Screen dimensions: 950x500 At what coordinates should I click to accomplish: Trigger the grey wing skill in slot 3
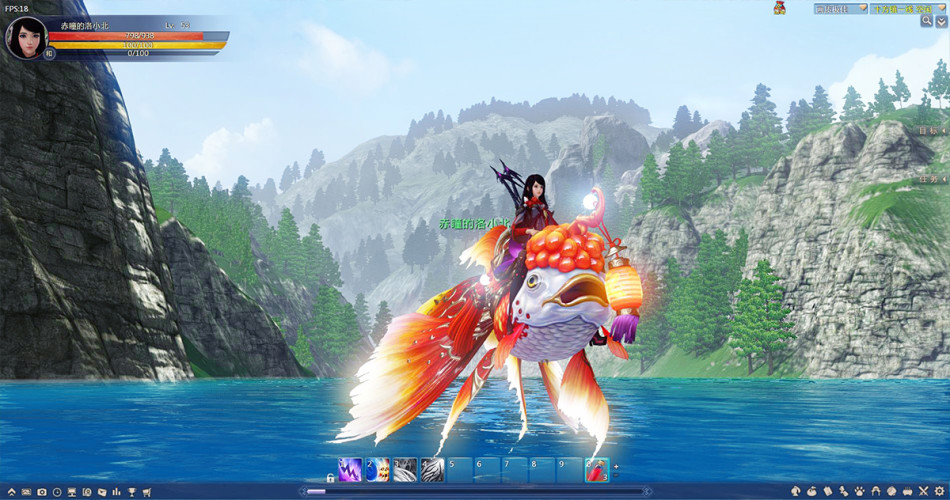[404, 469]
